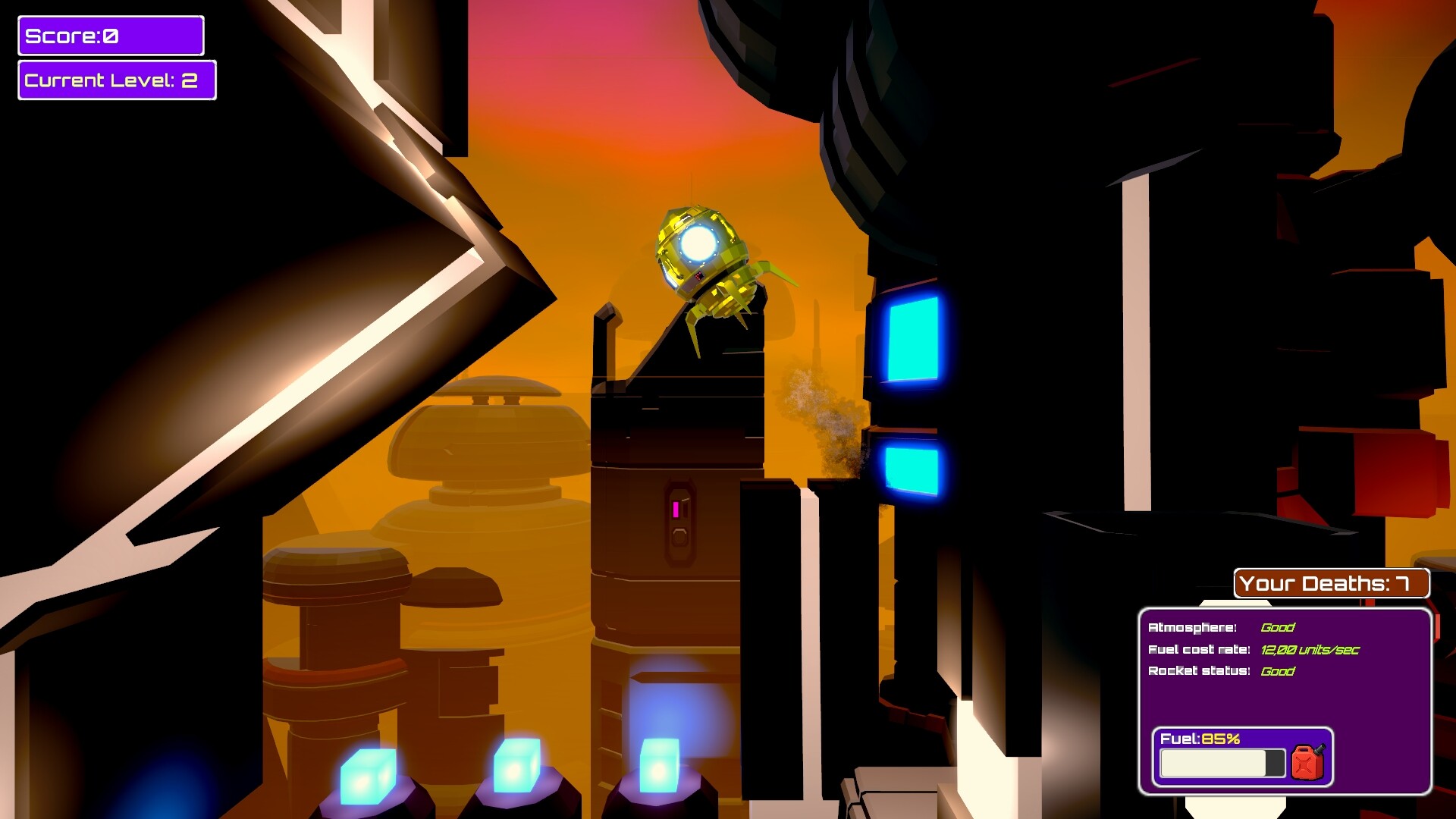1456x819 pixels.
Task: Click the Your Deaths: 7 banner
Action: click(x=1332, y=584)
